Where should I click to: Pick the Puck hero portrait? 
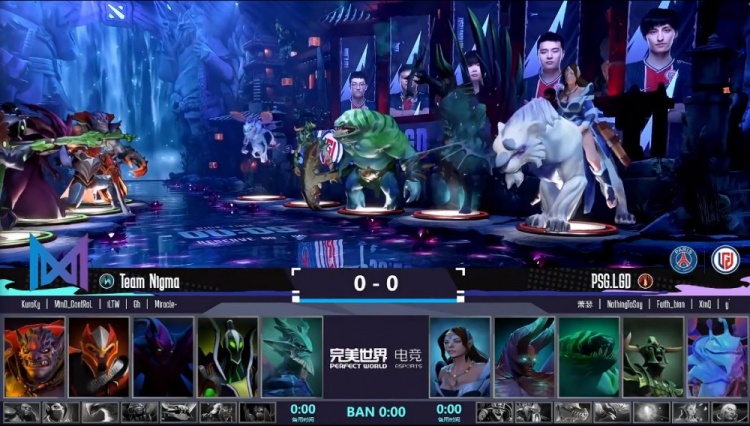click(x=718, y=357)
